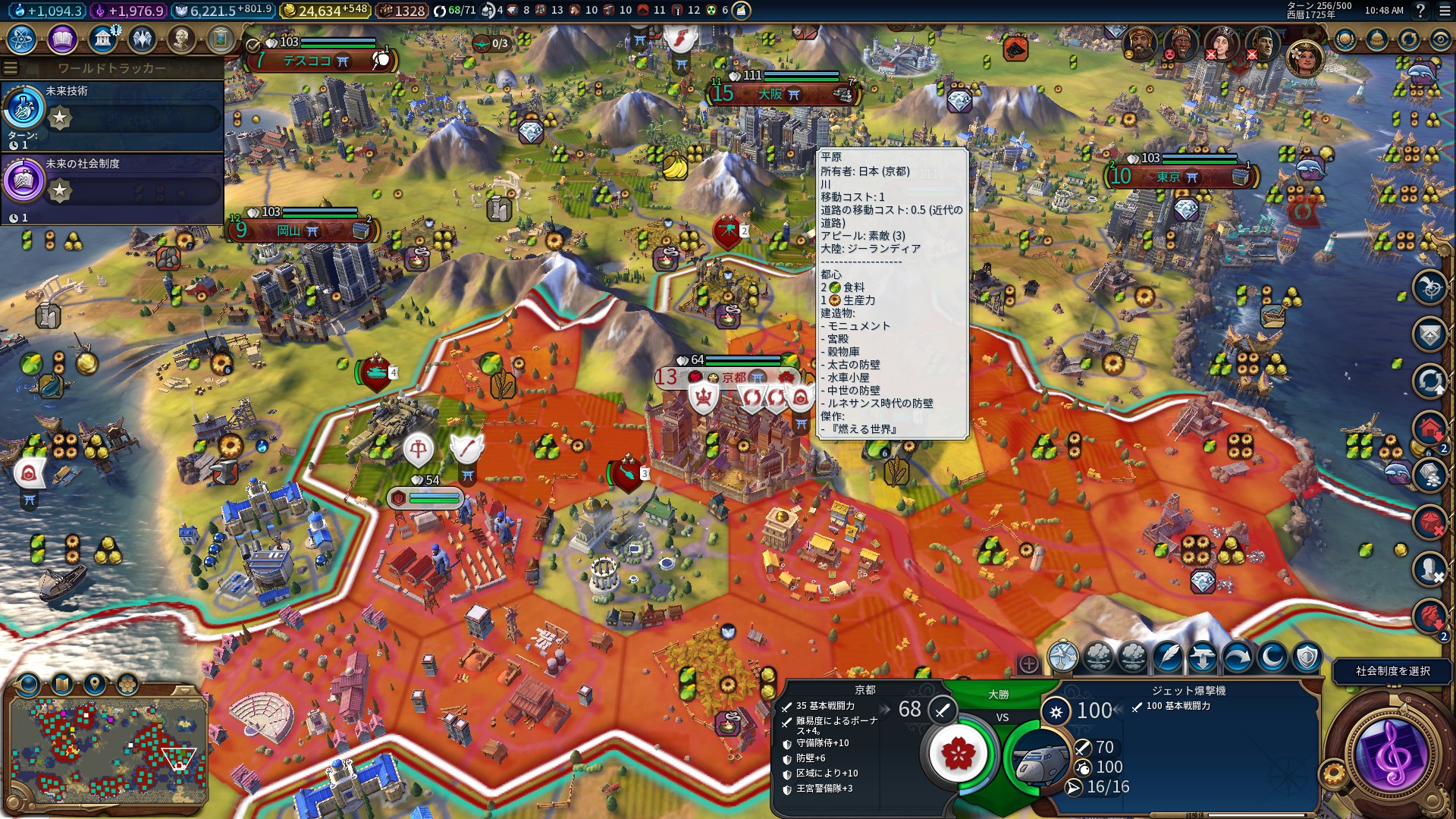View the government building screen
This screenshot has width=1456, height=819.
(x=102, y=39)
